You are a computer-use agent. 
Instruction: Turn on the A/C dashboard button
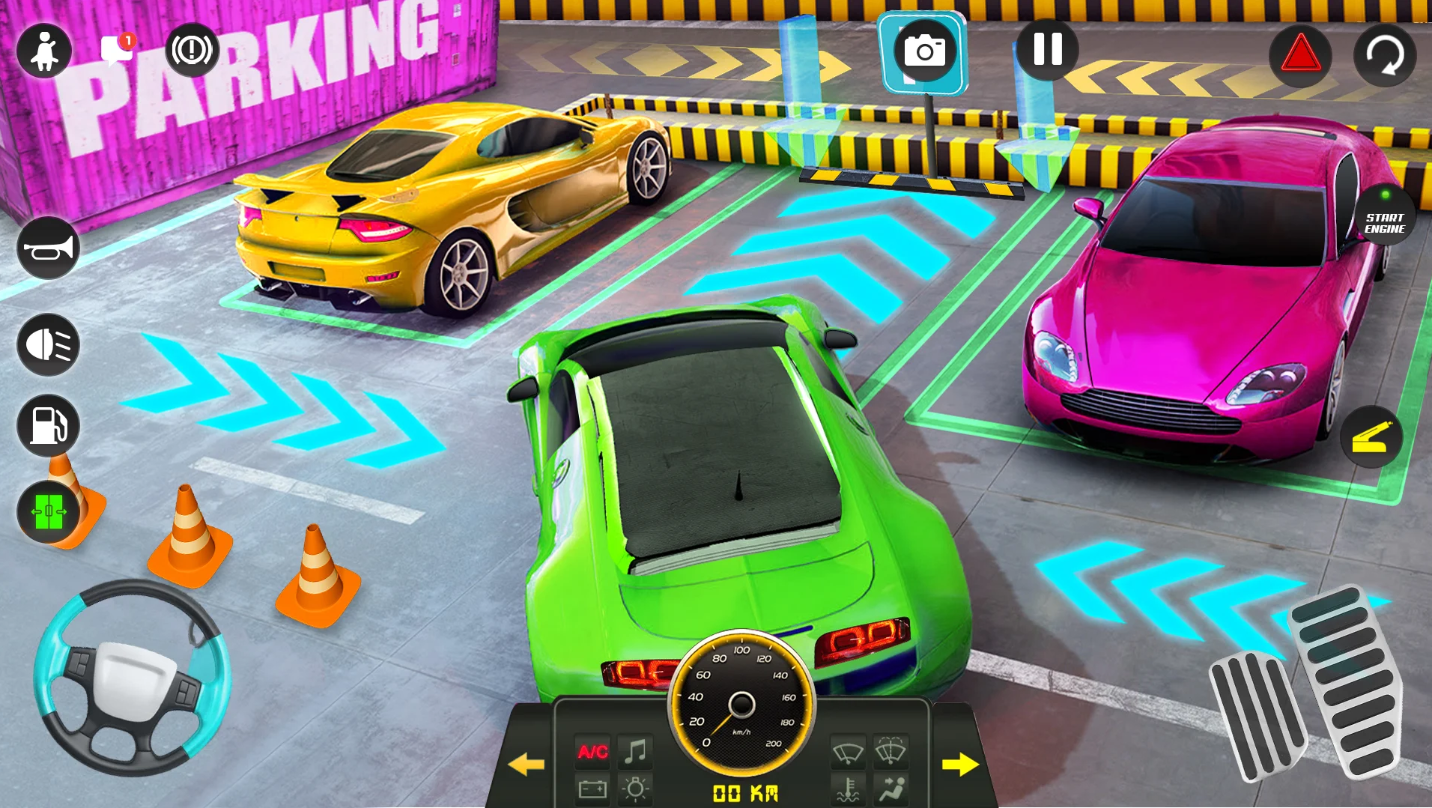[591, 751]
